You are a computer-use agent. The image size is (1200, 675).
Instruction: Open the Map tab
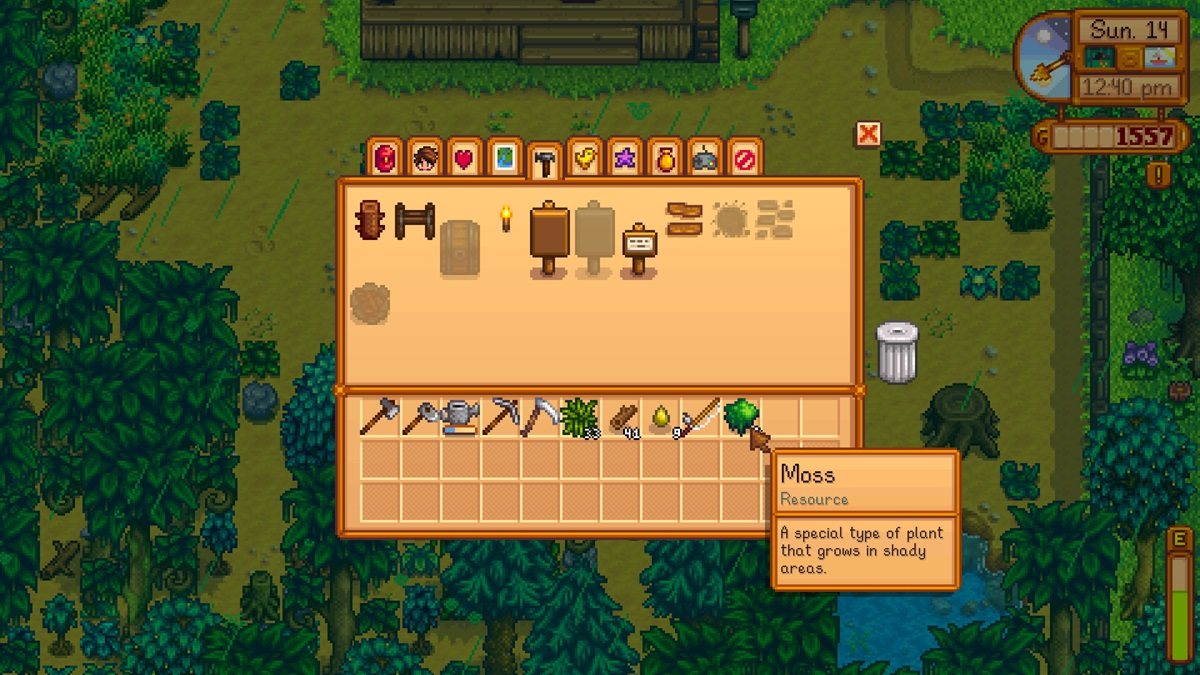505,158
